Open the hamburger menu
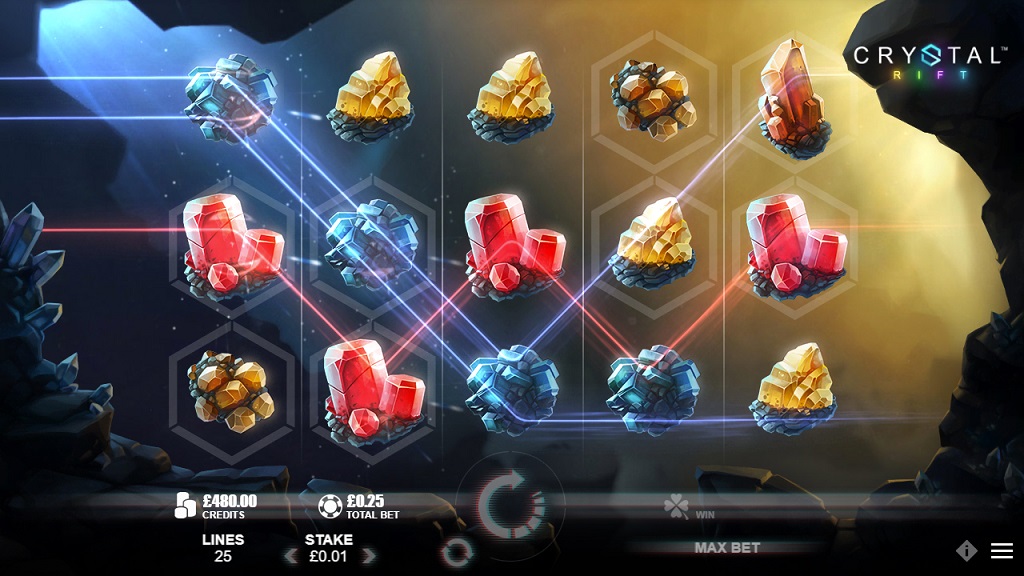 coord(1001,550)
